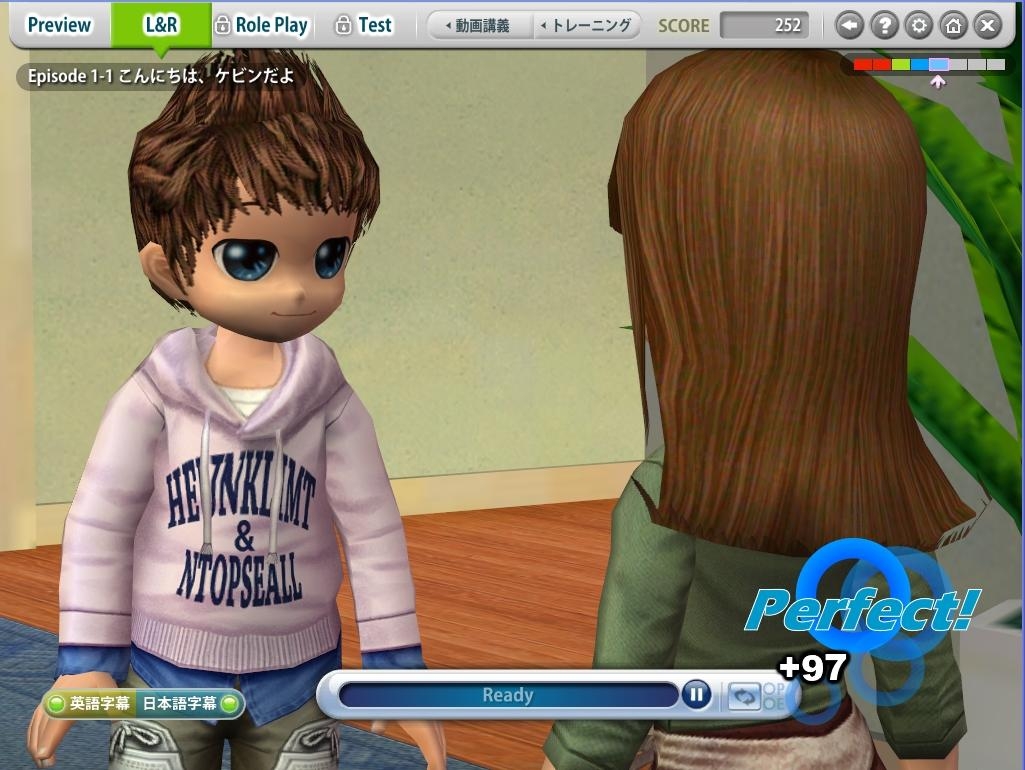Image resolution: width=1025 pixels, height=770 pixels.
Task: Switch to the Preview tab
Action: (x=59, y=25)
